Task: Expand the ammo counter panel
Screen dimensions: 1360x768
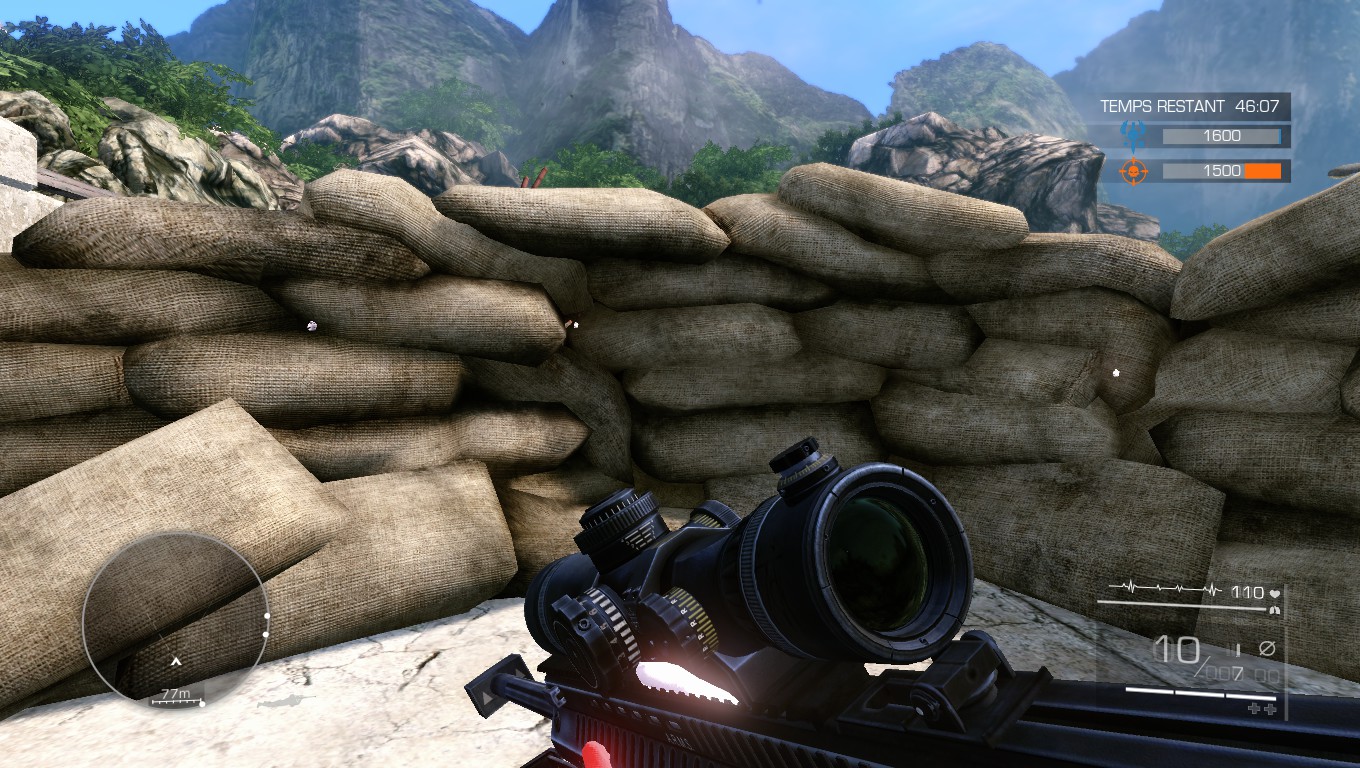Action: [x=1190, y=655]
